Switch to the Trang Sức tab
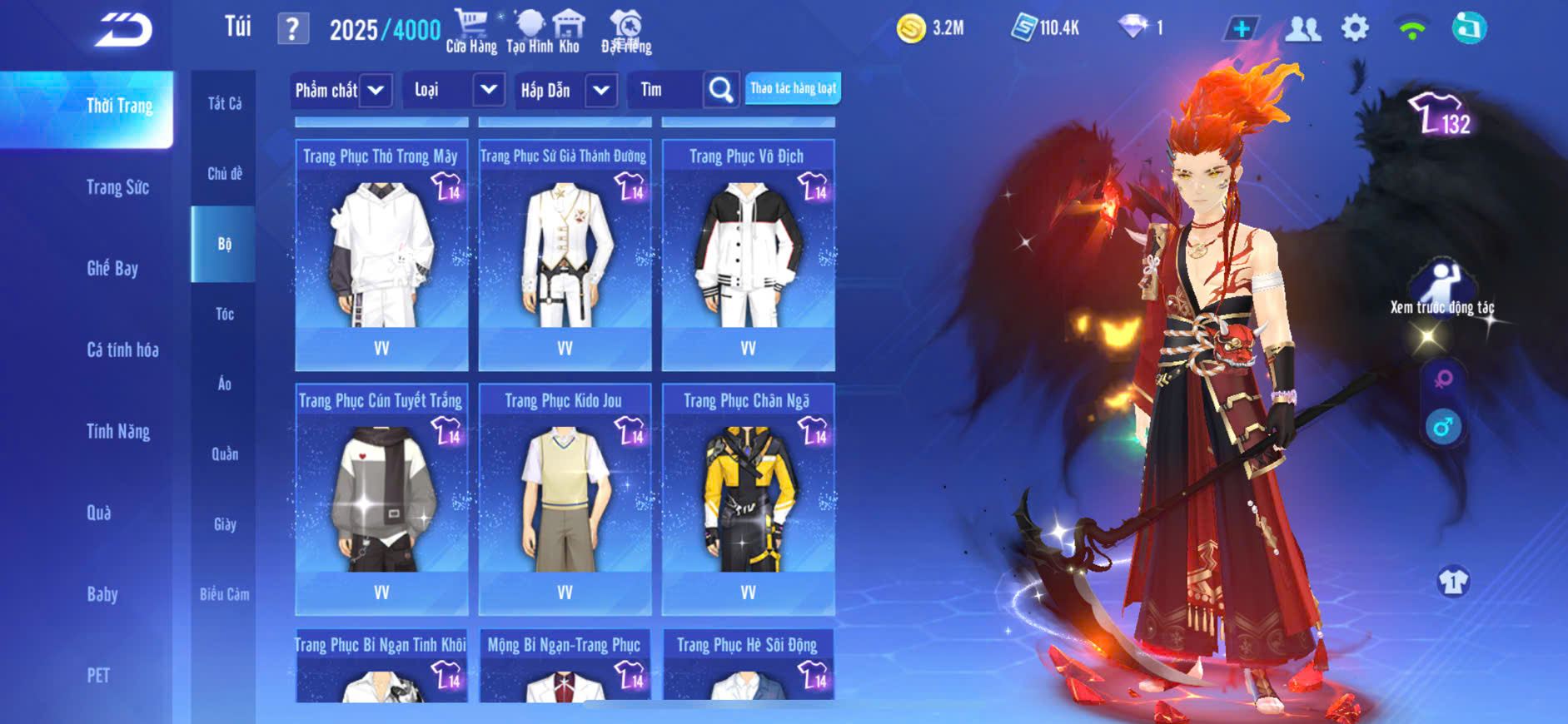The image size is (1568, 724). (117, 187)
